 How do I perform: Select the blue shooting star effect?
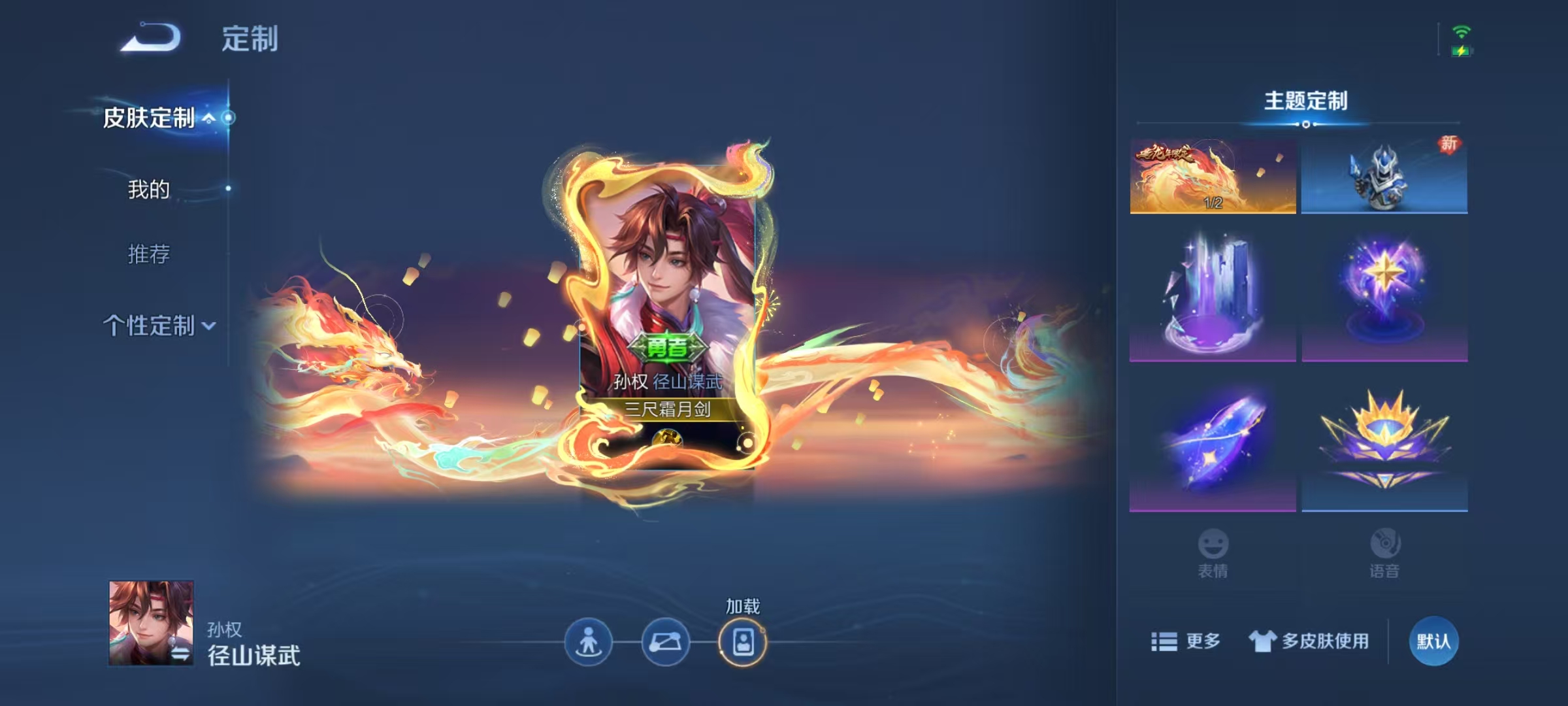coord(1213,445)
